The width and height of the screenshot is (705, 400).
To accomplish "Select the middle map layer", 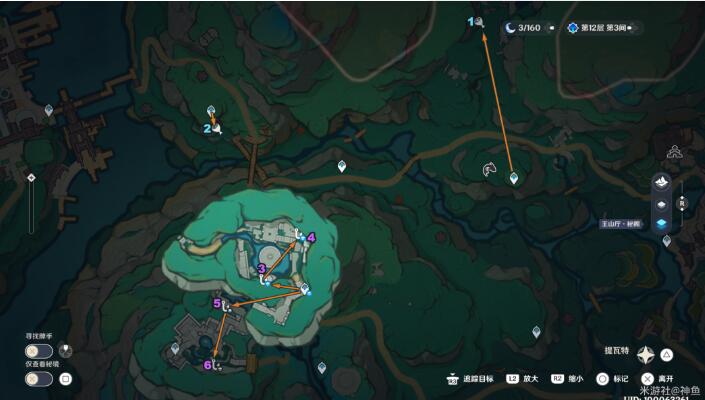I will pos(662,203).
